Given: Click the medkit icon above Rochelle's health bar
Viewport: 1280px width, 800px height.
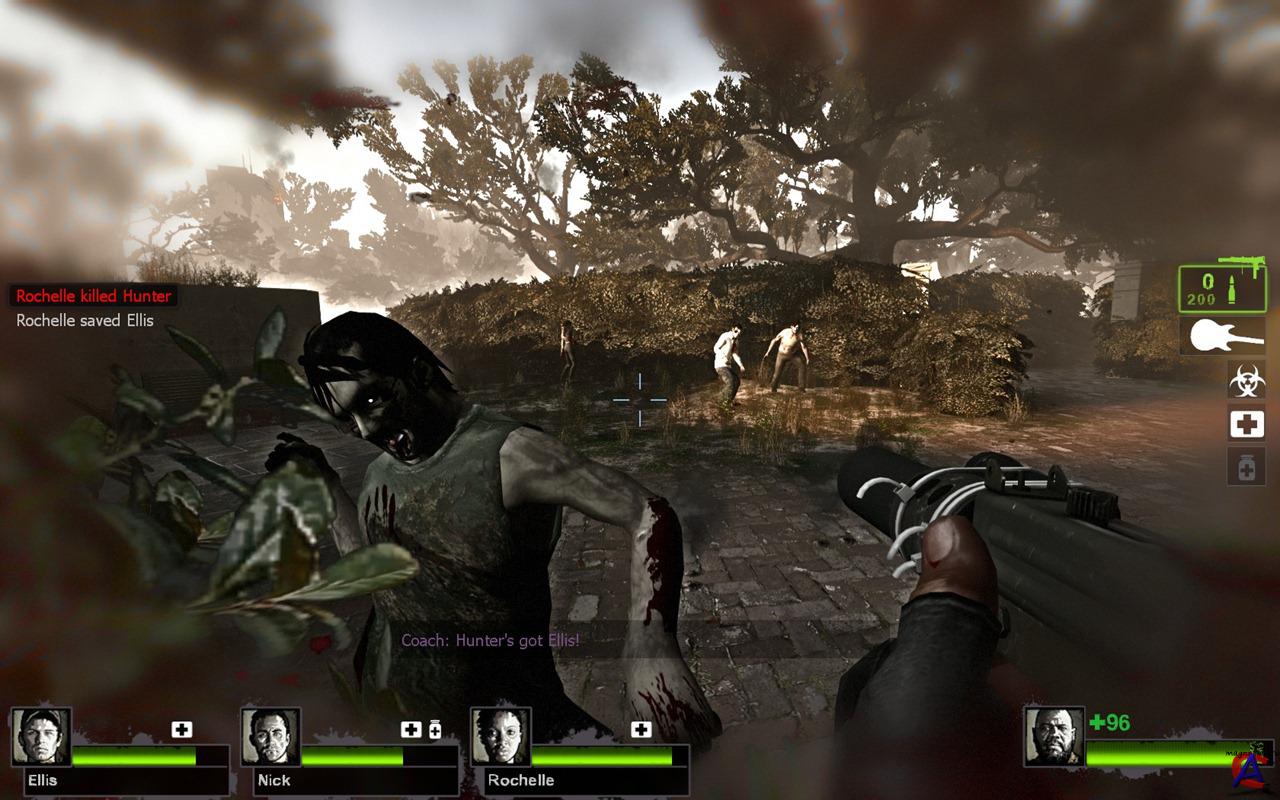Looking at the screenshot, I should 640,730.
